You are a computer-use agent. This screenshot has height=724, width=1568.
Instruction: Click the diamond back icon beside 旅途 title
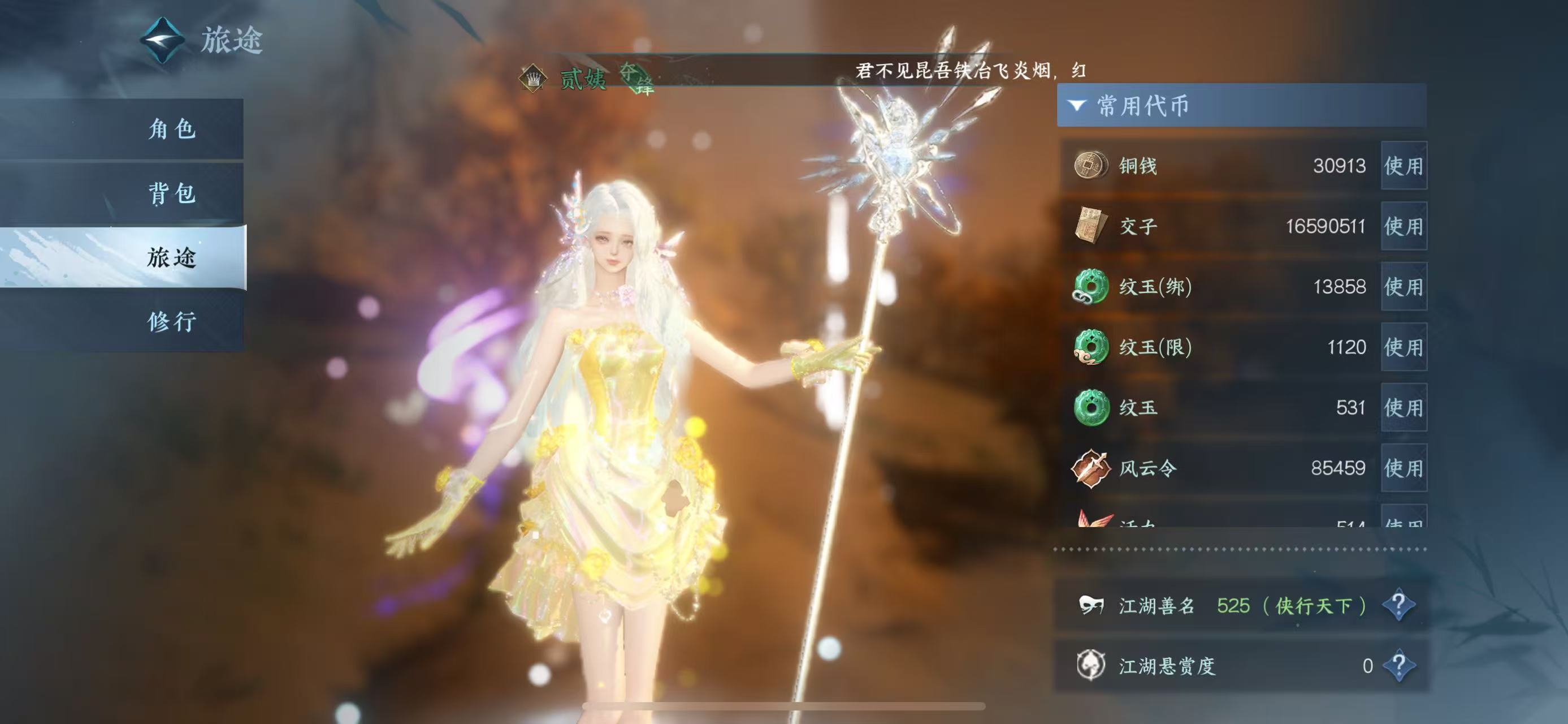coord(162,40)
